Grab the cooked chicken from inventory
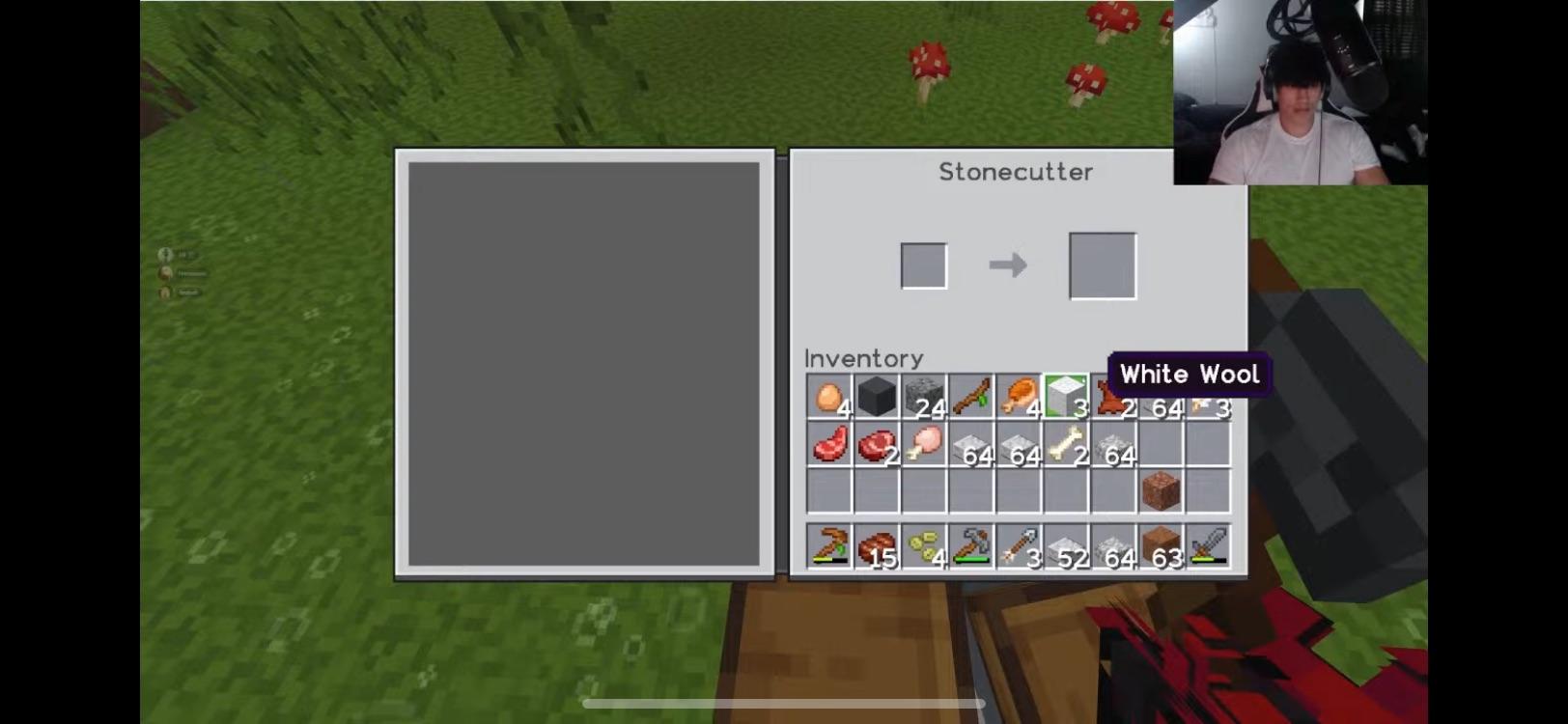 coord(1017,396)
